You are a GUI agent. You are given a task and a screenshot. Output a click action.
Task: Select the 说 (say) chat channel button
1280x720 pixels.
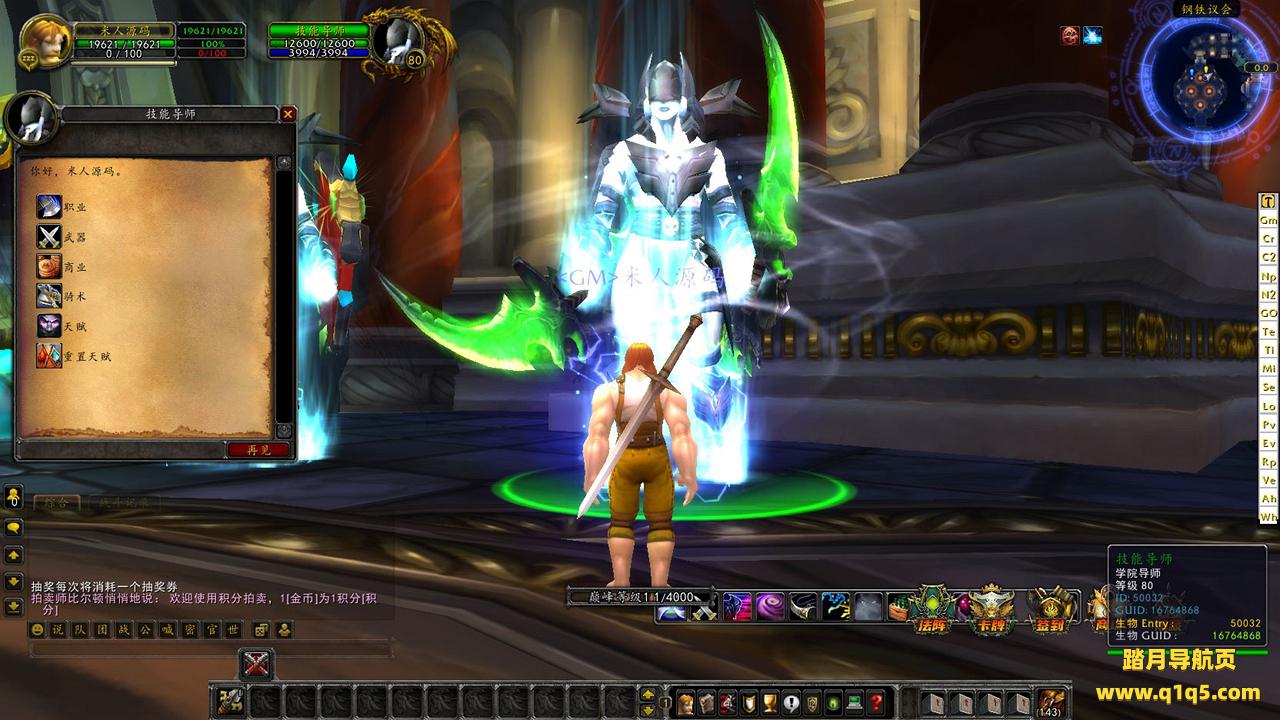(58, 629)
